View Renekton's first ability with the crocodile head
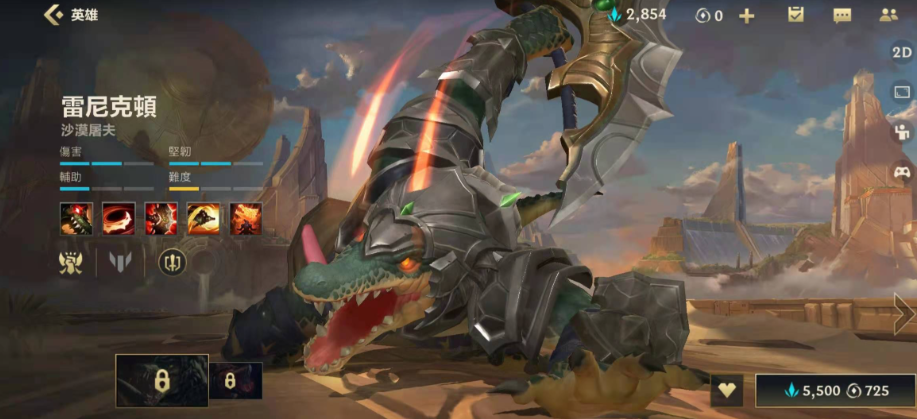 (x=76, y=218)
